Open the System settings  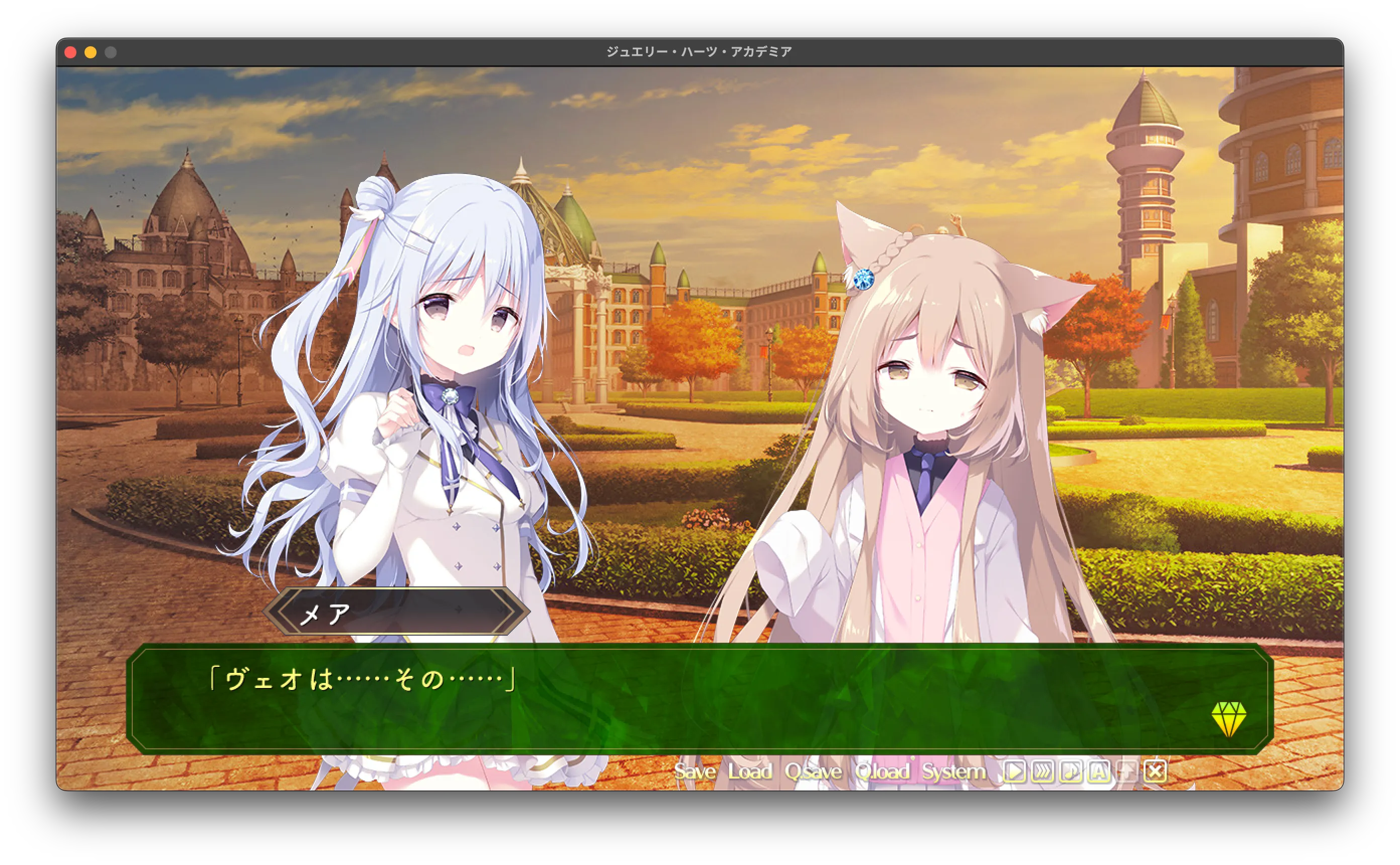tap(953, 772)
